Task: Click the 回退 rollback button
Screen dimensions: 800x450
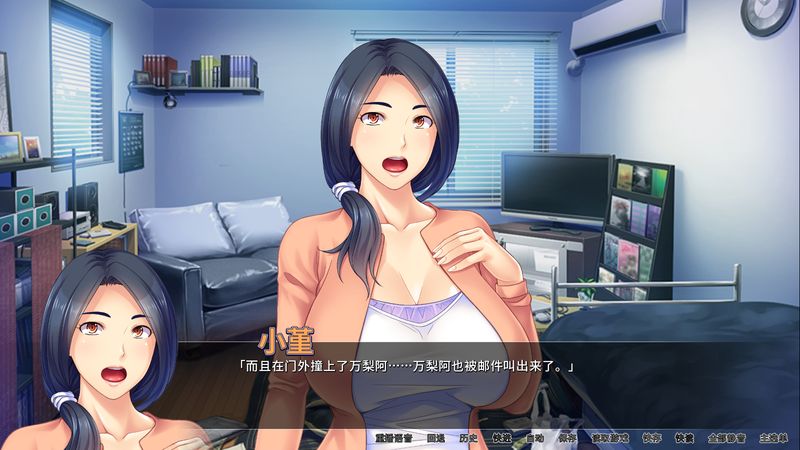Action: tap(436, 438)
